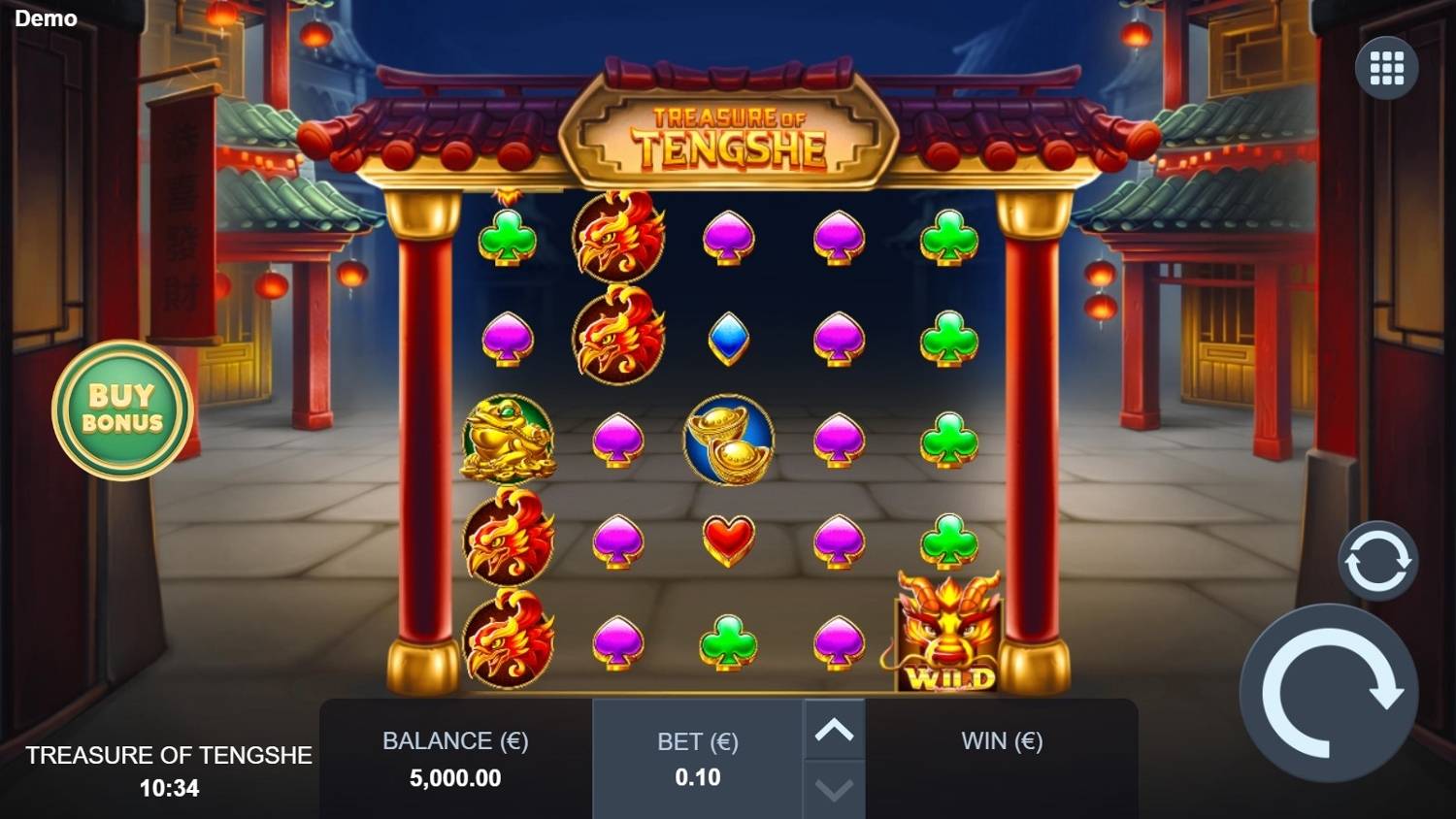This screenshot has height=819, width=1456.
Task: Decrease the bet amount
Action: 833,792
